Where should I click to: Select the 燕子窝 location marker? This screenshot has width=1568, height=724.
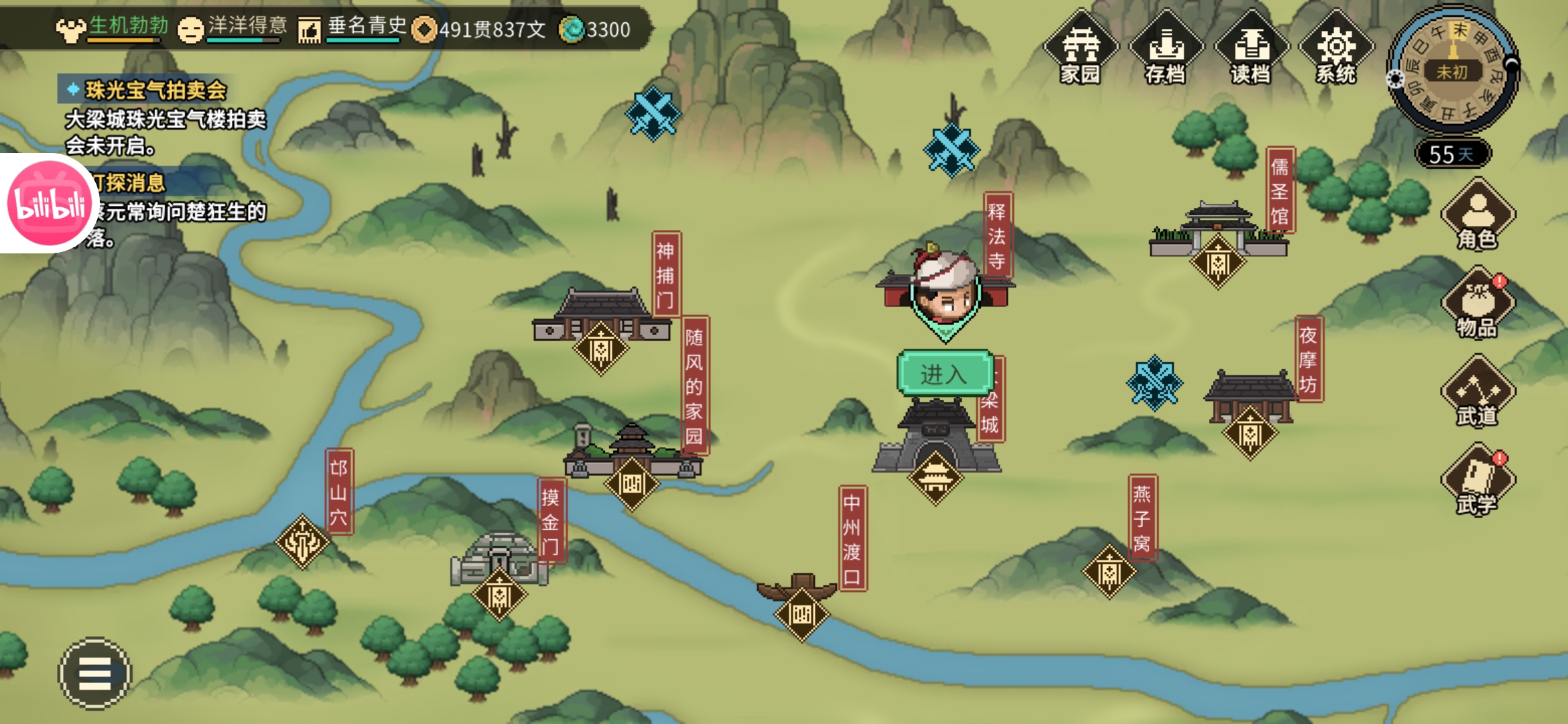(1109, 571)
